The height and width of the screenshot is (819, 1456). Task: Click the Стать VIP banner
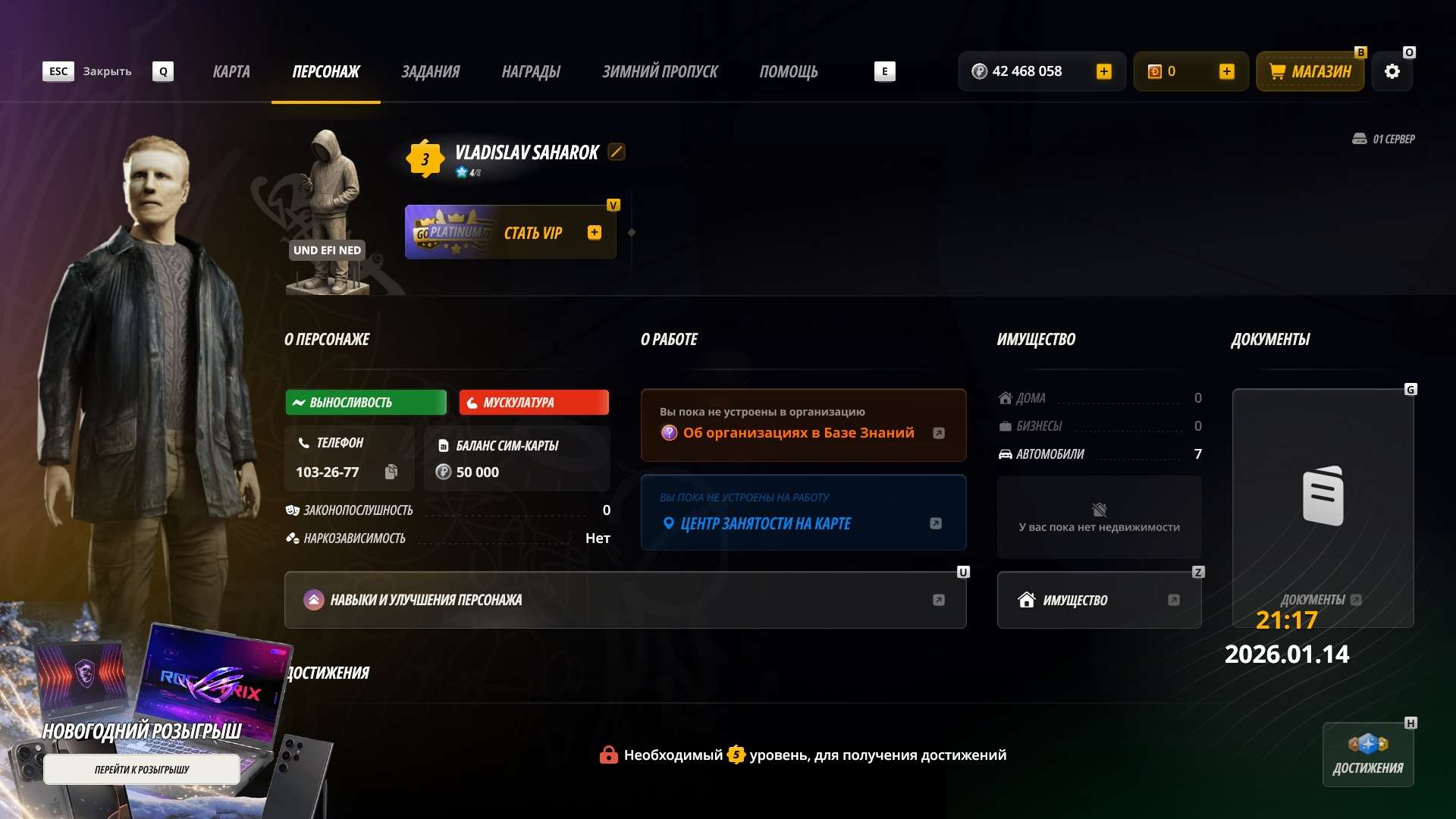tap(510, 232)
